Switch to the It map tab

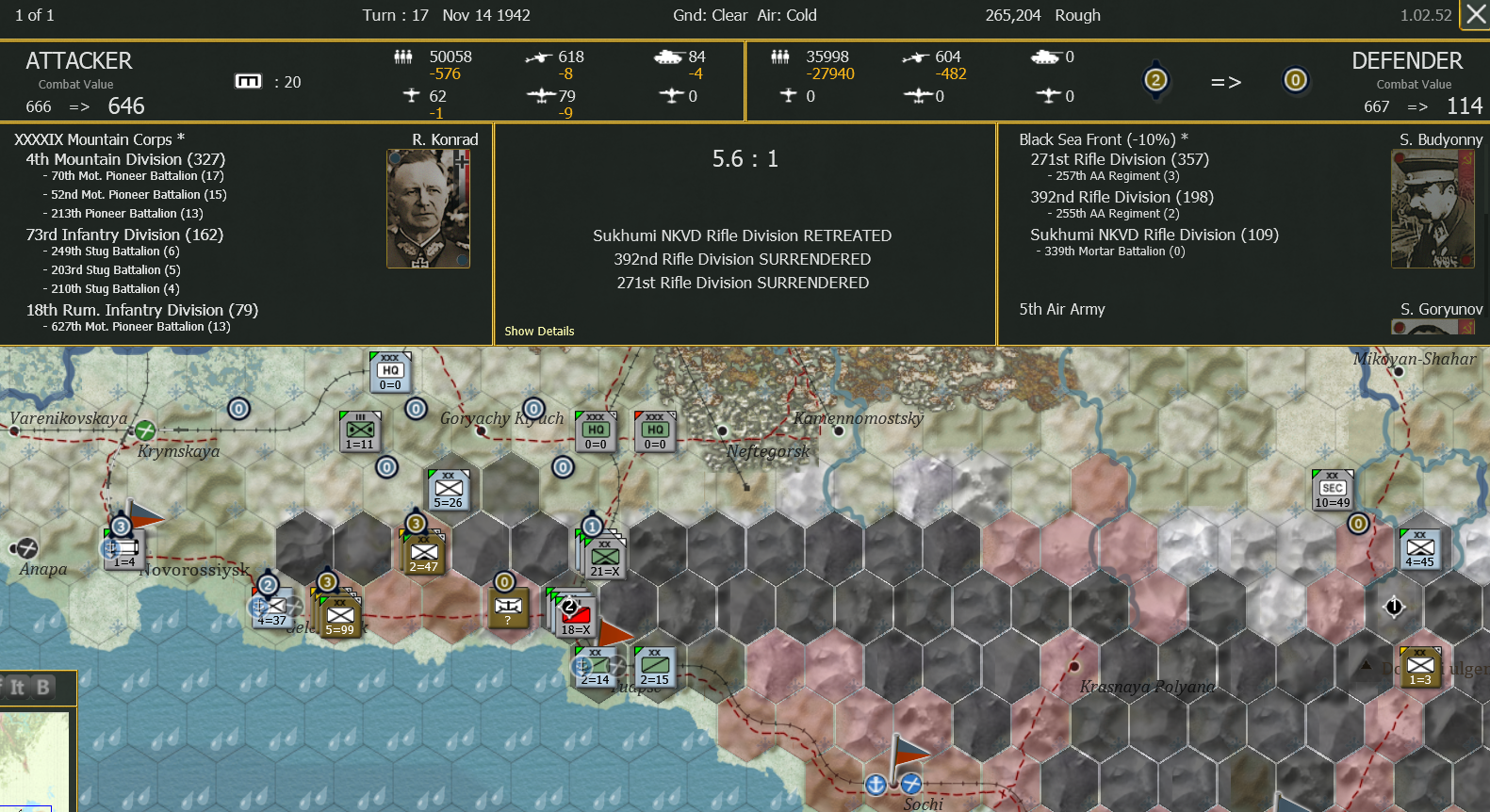[x=18, y=688]
